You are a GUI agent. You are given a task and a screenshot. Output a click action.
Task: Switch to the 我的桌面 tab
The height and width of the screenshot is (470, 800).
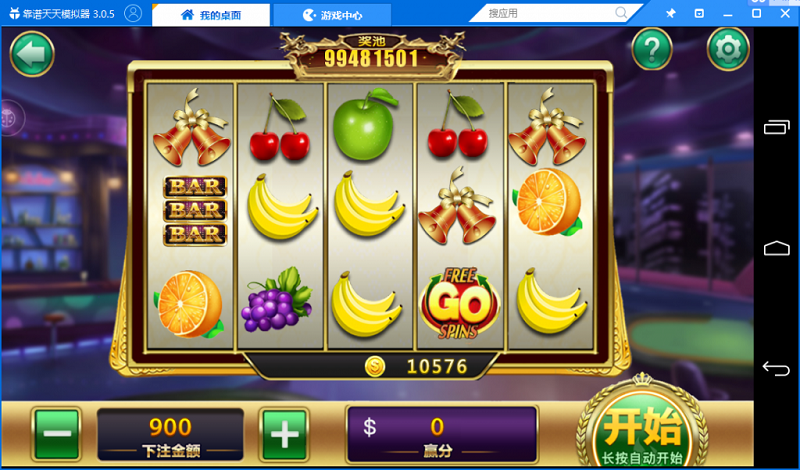tap(210, 15)
